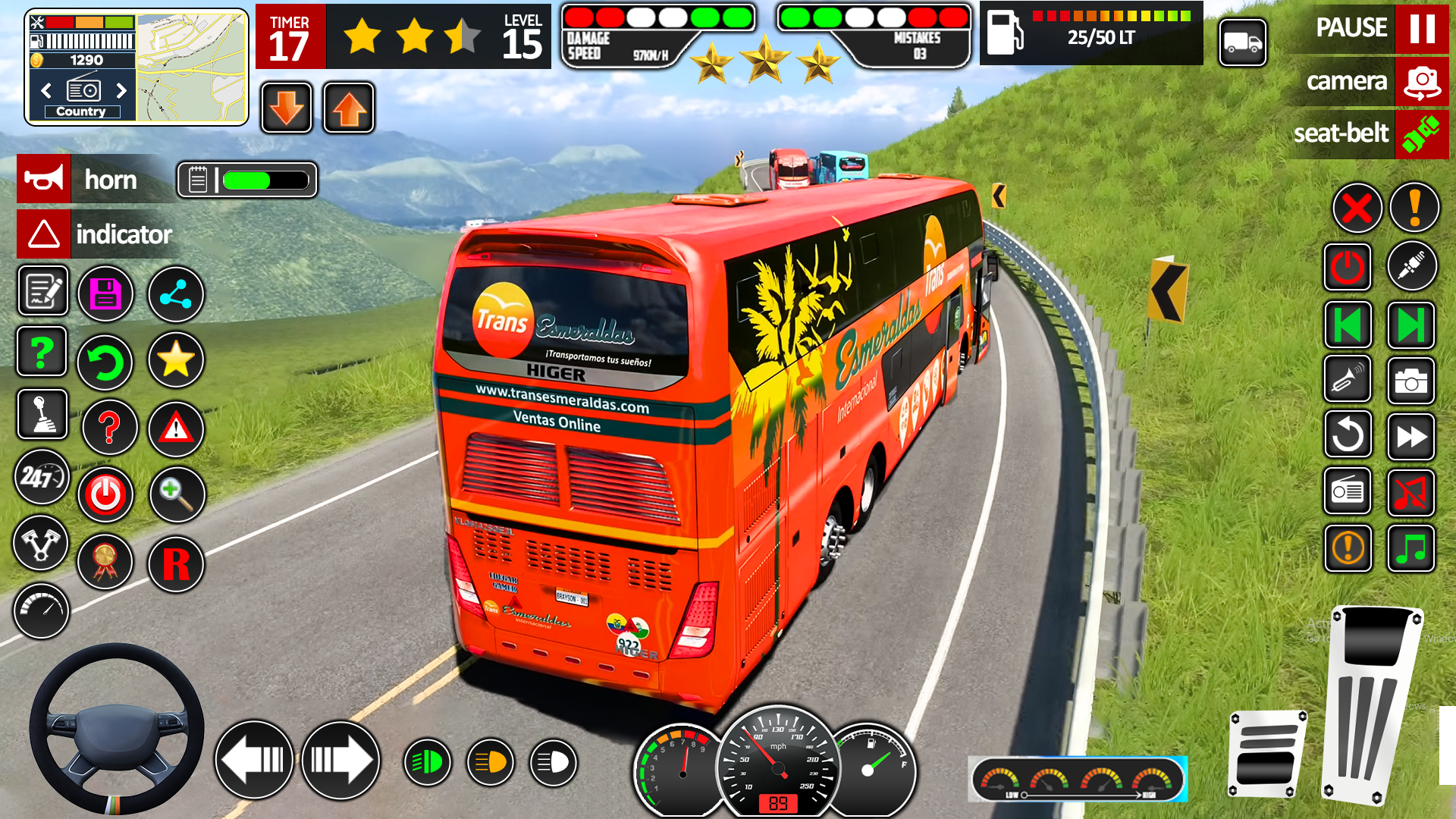Tap the gold star favorite icon
1456x819 pixels.
click(175, 359)
